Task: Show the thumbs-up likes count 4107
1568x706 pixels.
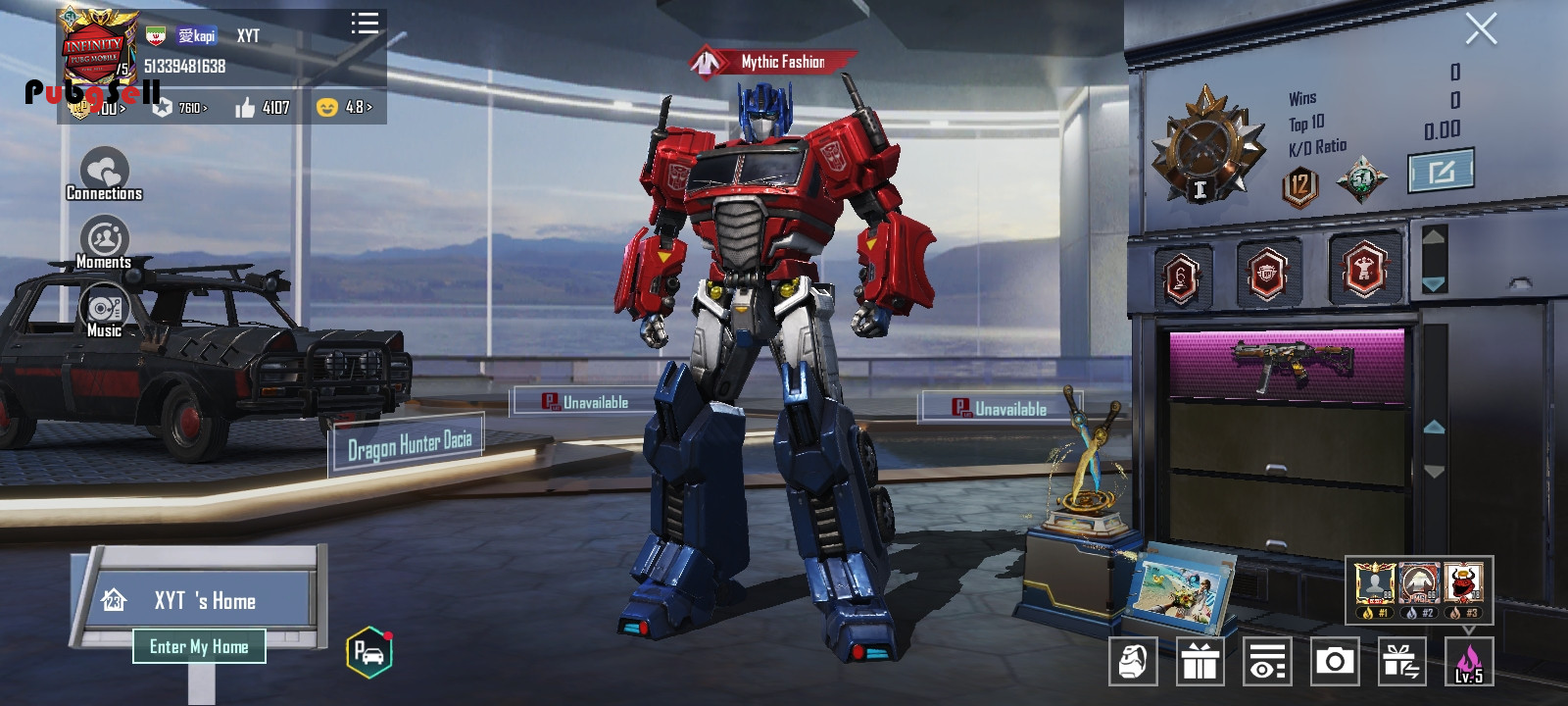Action: click(x=262, y=107)
